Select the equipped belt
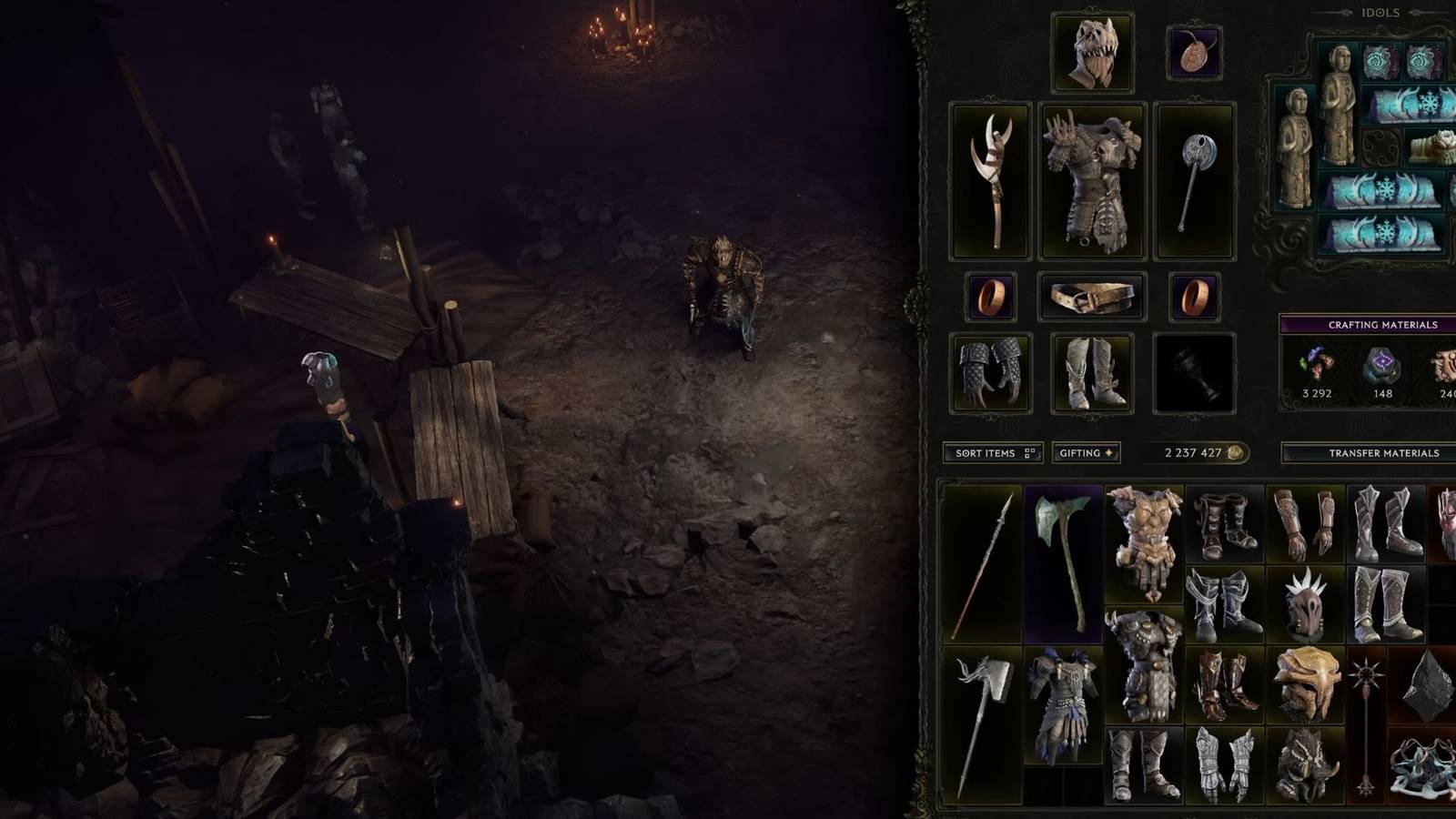Screen dimensions: 1456x819 click(1090, 296)
